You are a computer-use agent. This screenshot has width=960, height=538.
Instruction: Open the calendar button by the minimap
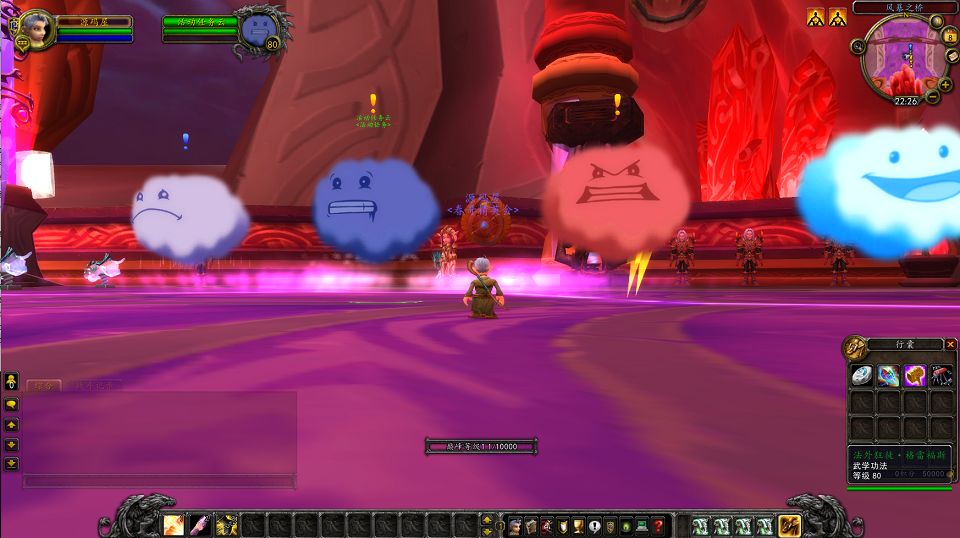click(x=950, y=36)
